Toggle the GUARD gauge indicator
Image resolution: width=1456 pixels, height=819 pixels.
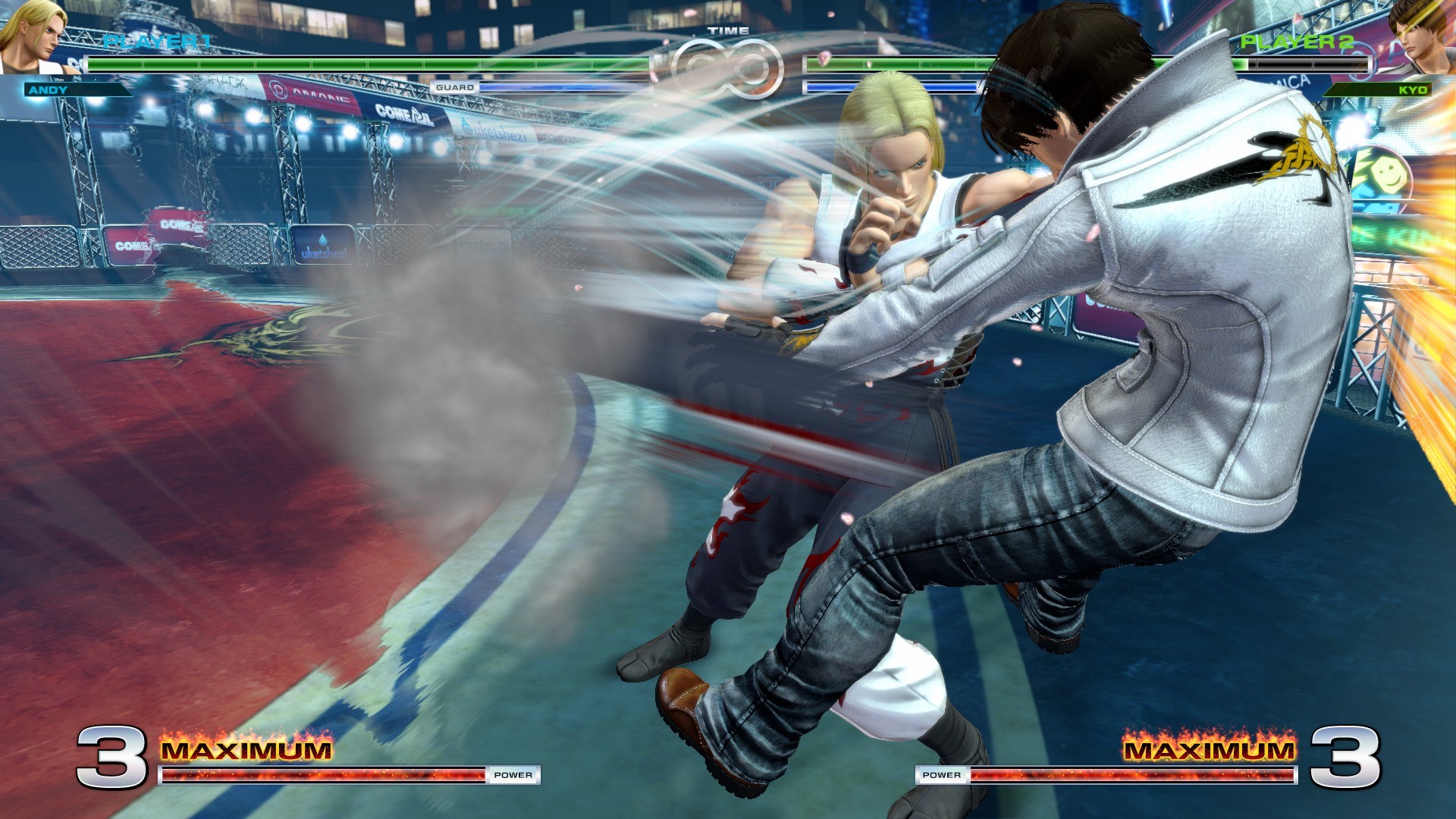coord(455,87)
